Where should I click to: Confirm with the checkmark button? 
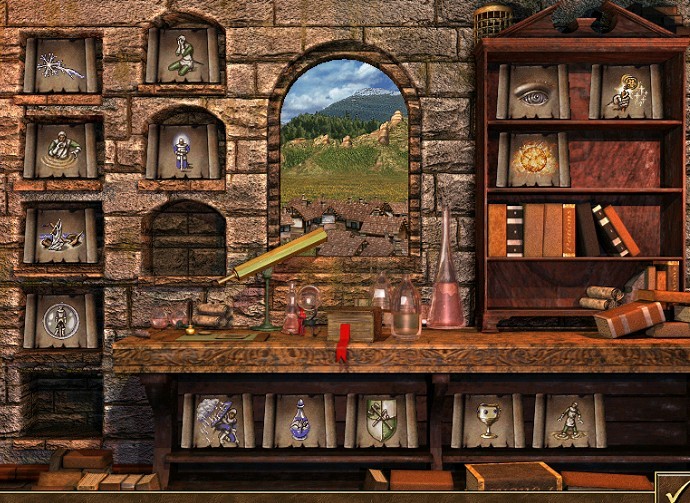(x=673, y=488)
